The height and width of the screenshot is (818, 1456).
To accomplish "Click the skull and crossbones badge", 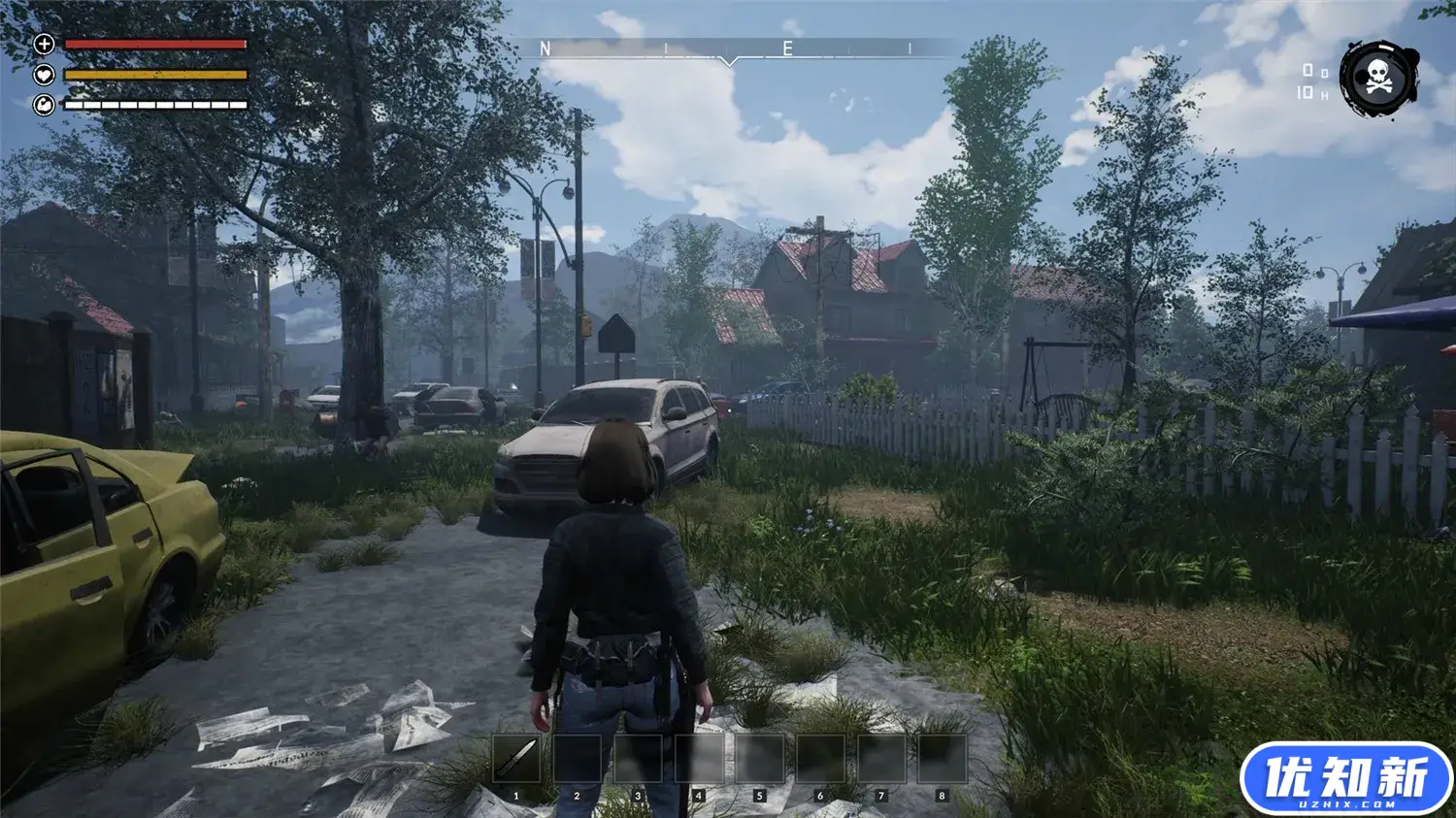I will 1378,80.
